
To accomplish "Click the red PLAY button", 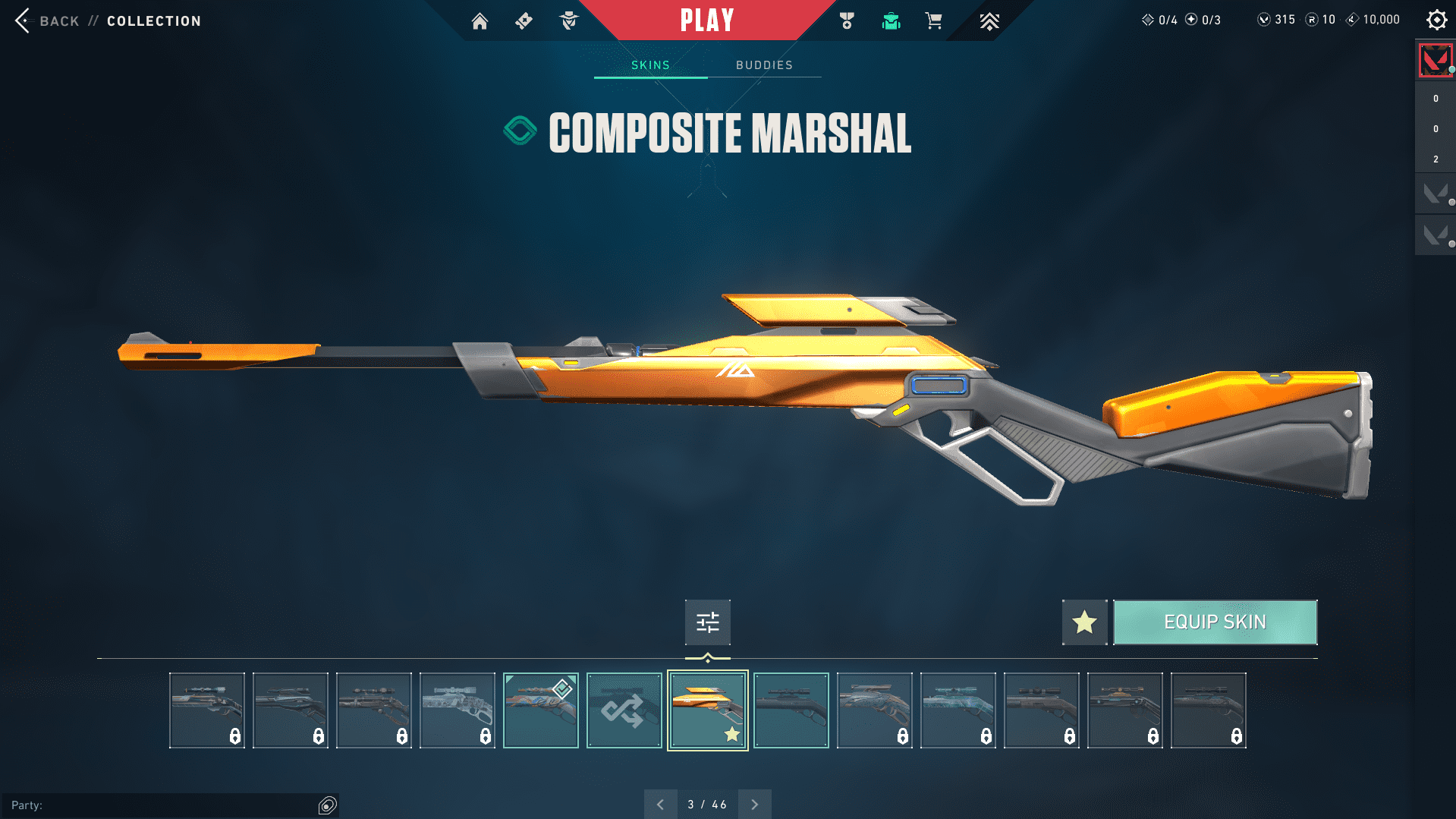I will coord(706,20).
